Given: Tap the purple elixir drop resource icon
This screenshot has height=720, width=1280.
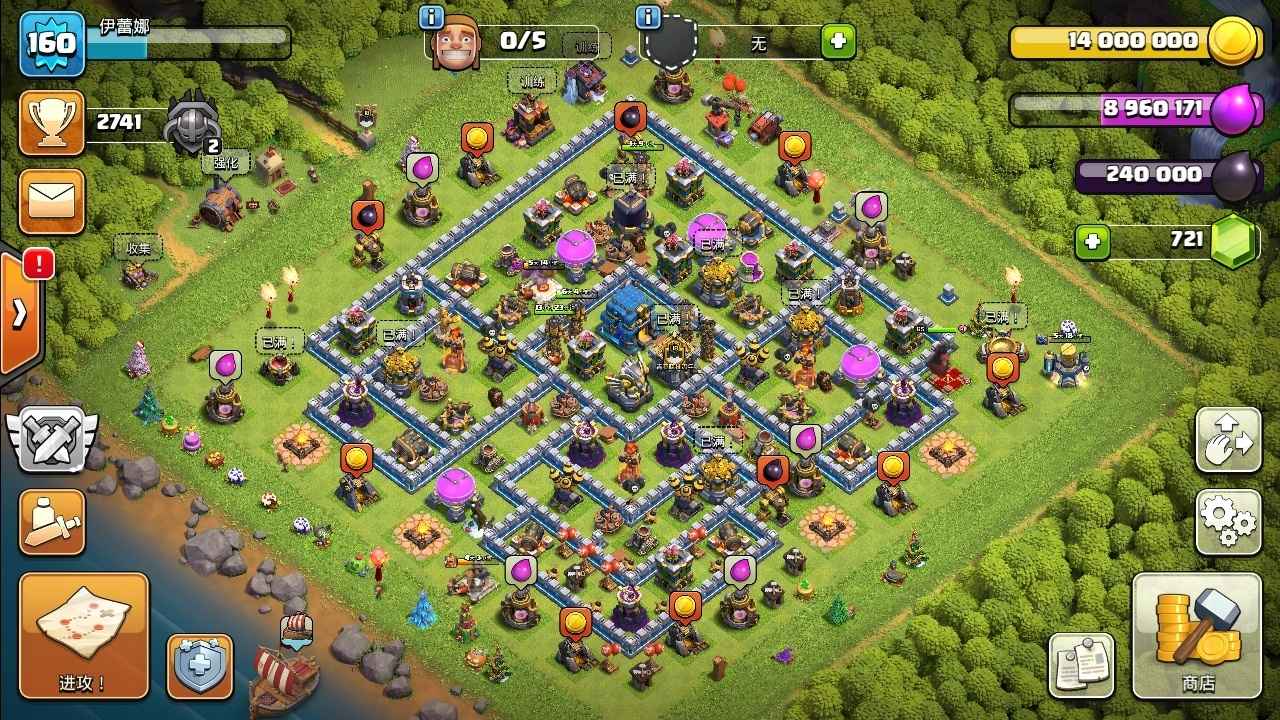Looking at the screenshot, I should [1231, 109].
